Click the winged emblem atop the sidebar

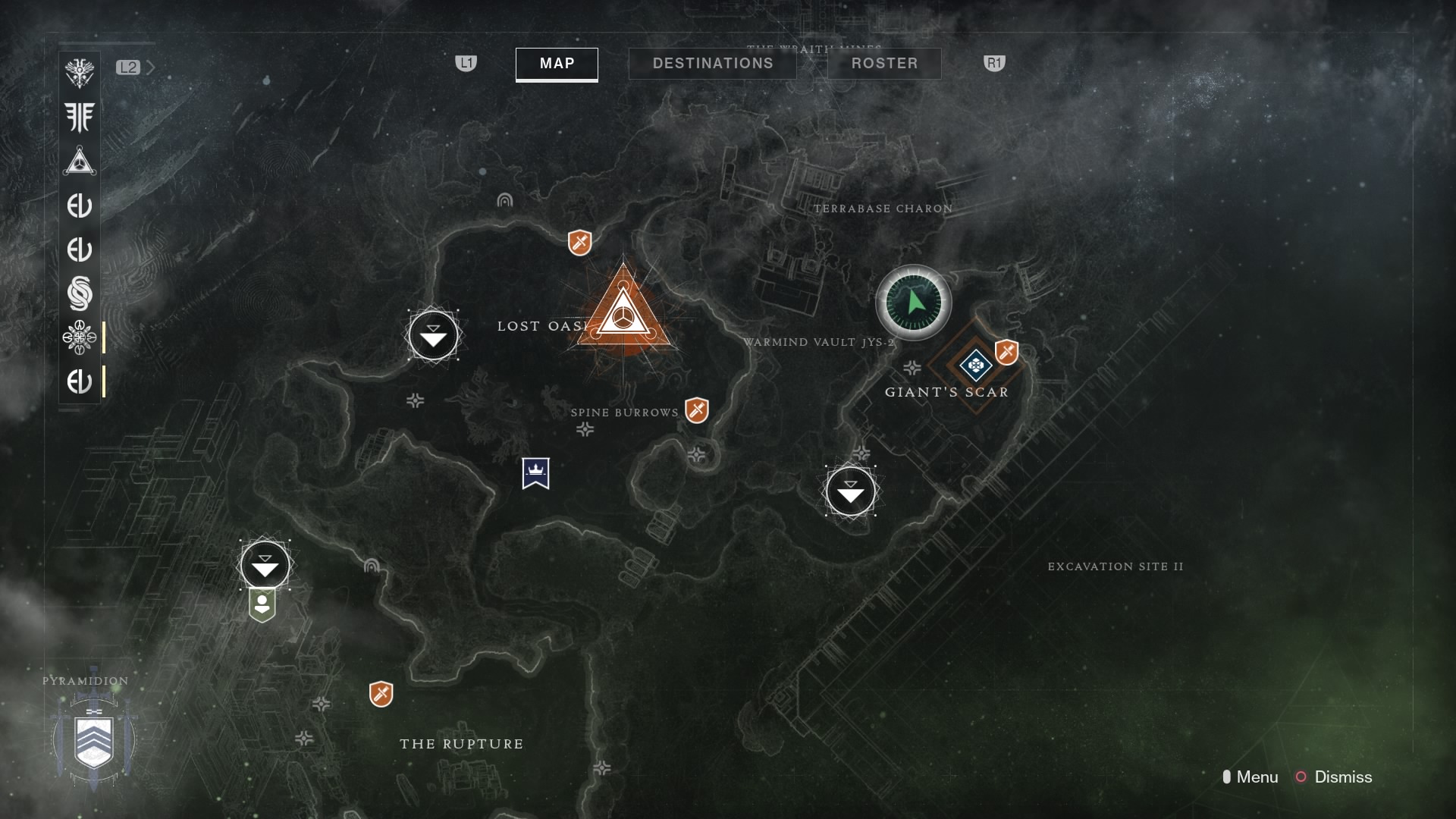(x=80, y=74)
